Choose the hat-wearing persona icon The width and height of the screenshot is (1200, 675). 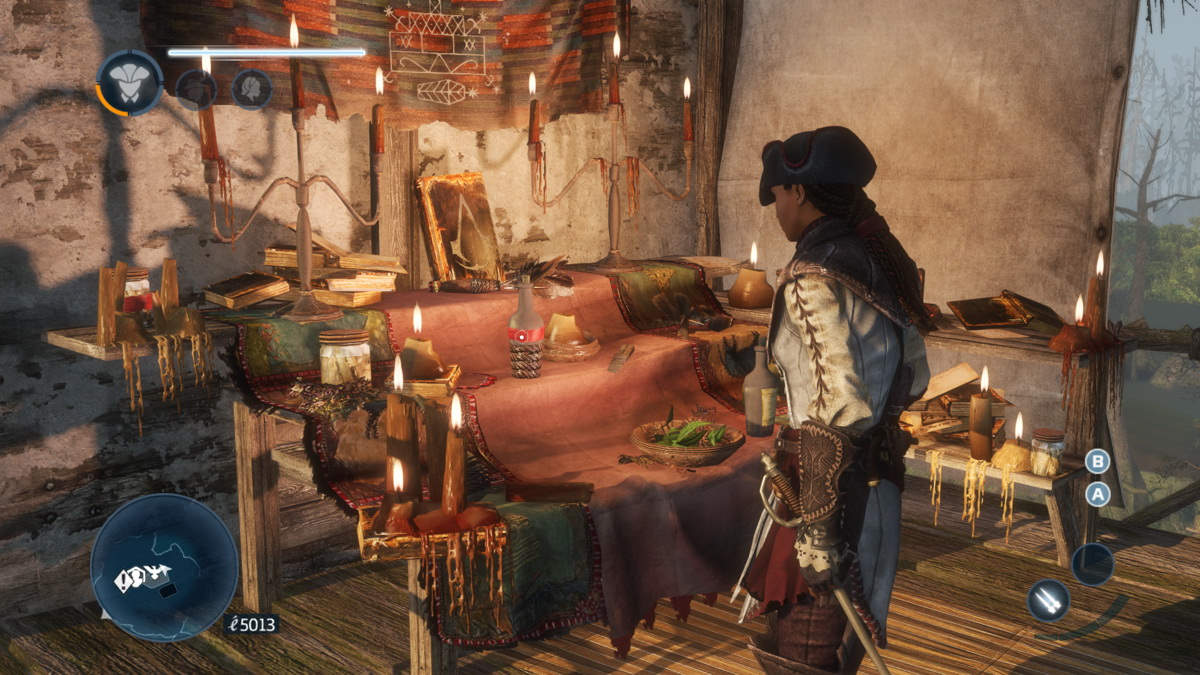(x=196, y=89)
